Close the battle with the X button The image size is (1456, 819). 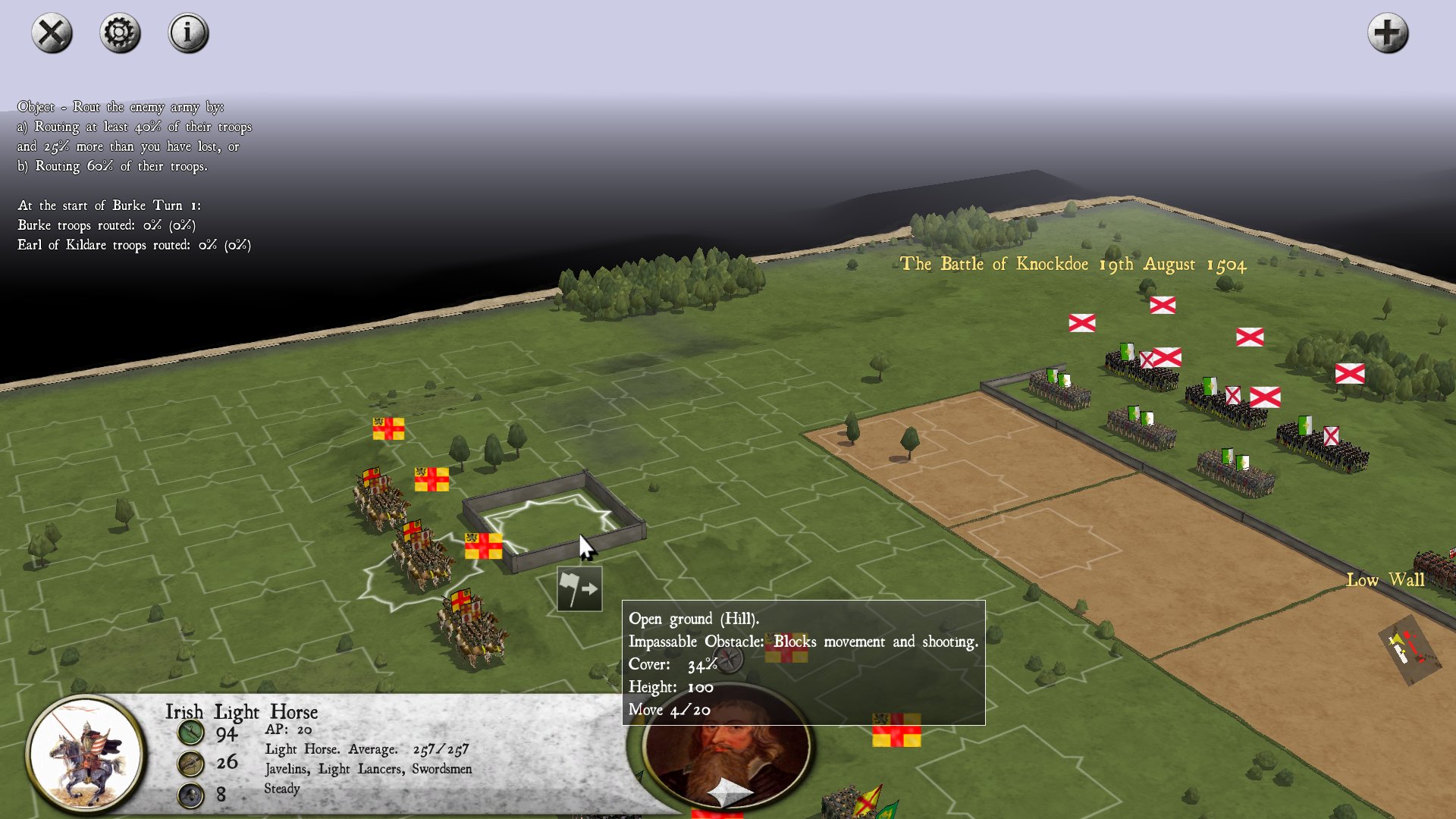click(52, 33)
